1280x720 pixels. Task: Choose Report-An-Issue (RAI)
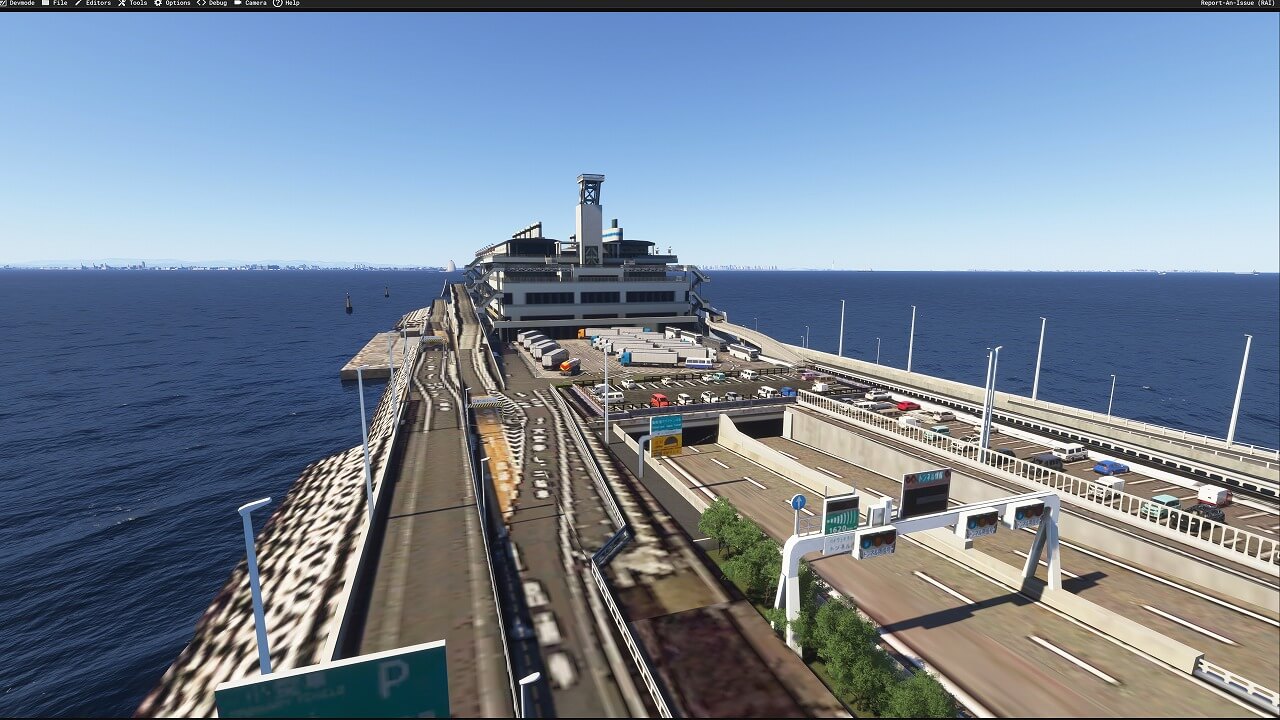coord(1238,3)
